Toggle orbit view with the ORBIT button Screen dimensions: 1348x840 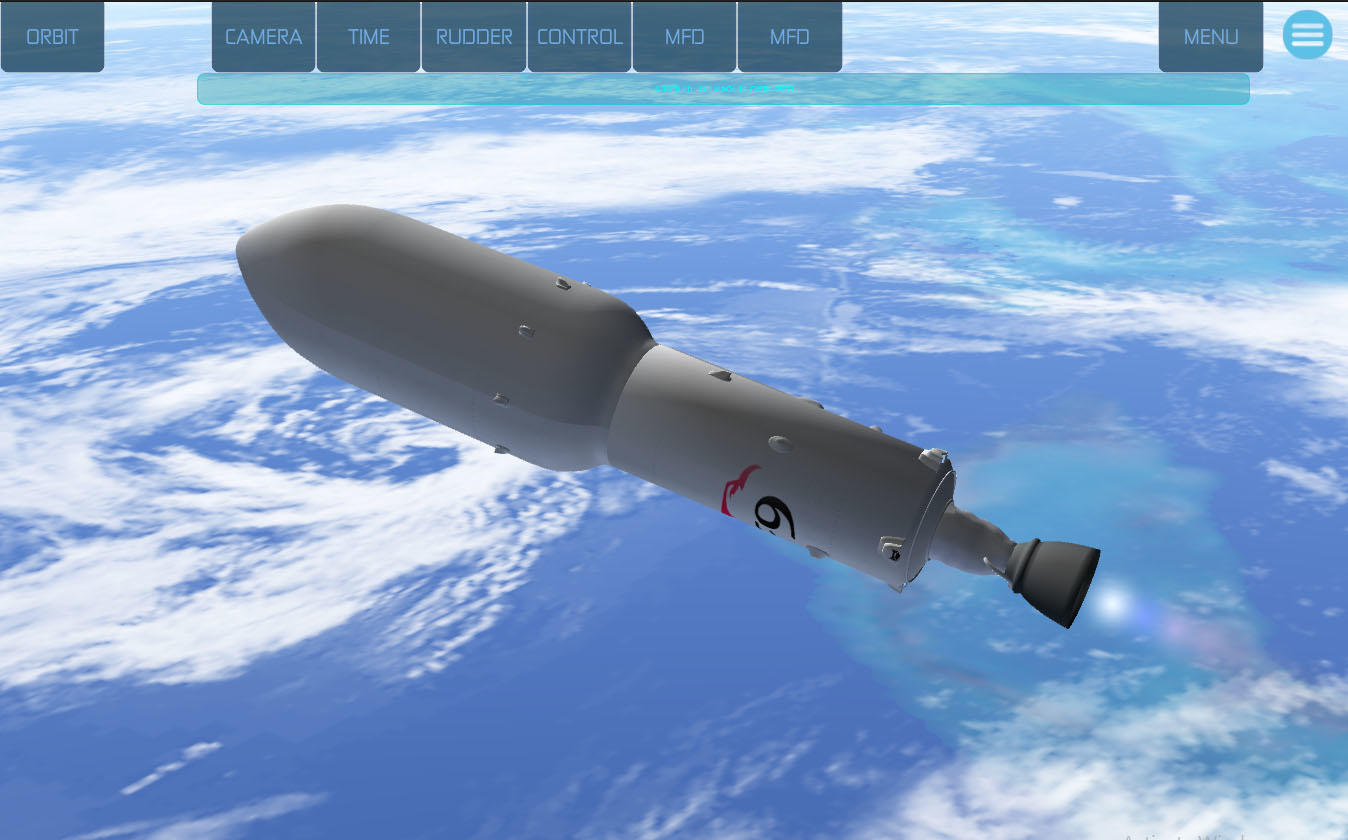tap(52, 36)
